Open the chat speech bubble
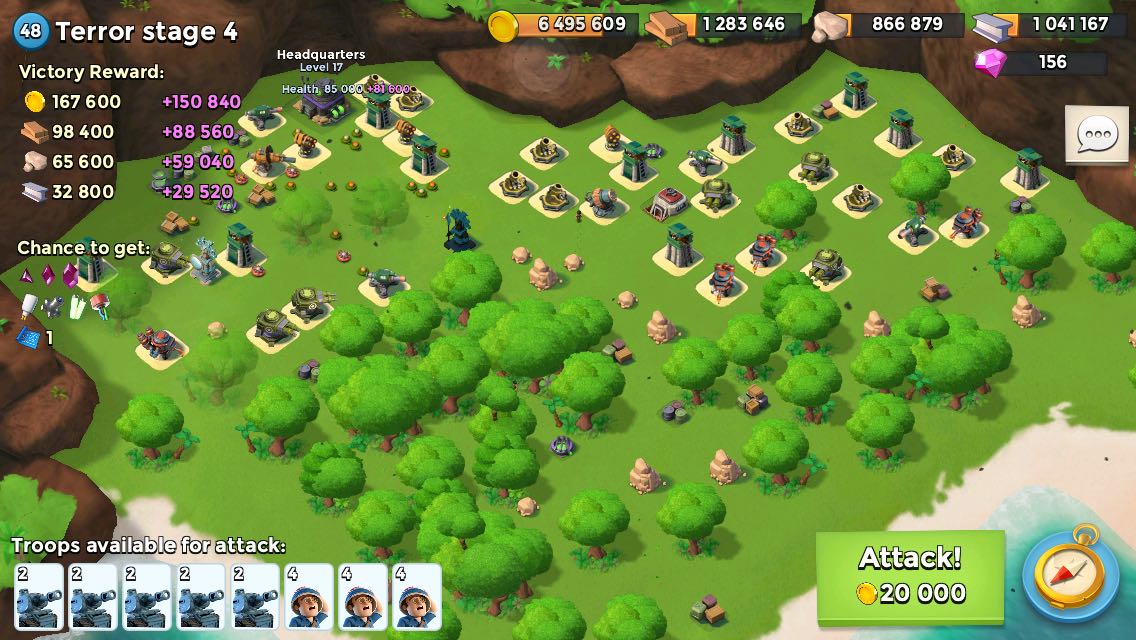 click(x=1096, y=134)
